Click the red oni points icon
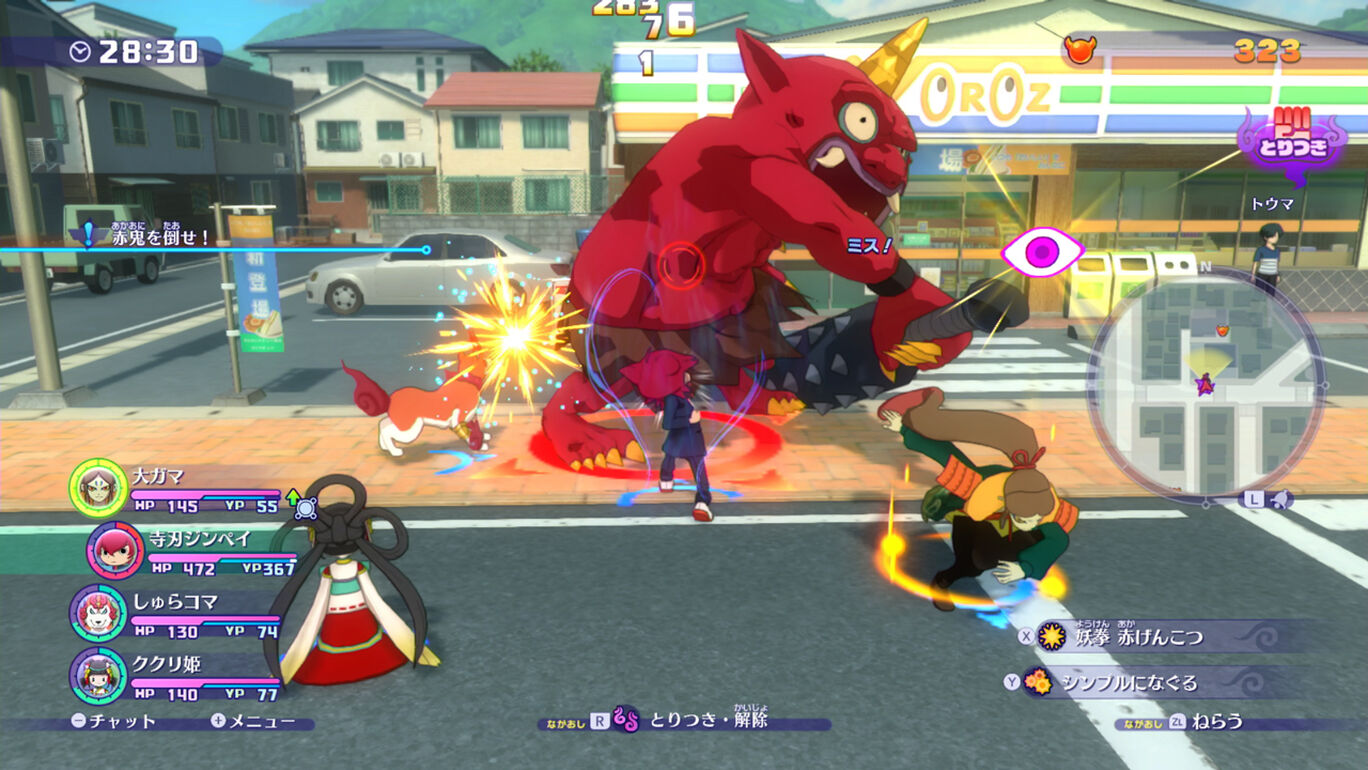This screenshot has height=770, width=1368. click(1079, 50)
